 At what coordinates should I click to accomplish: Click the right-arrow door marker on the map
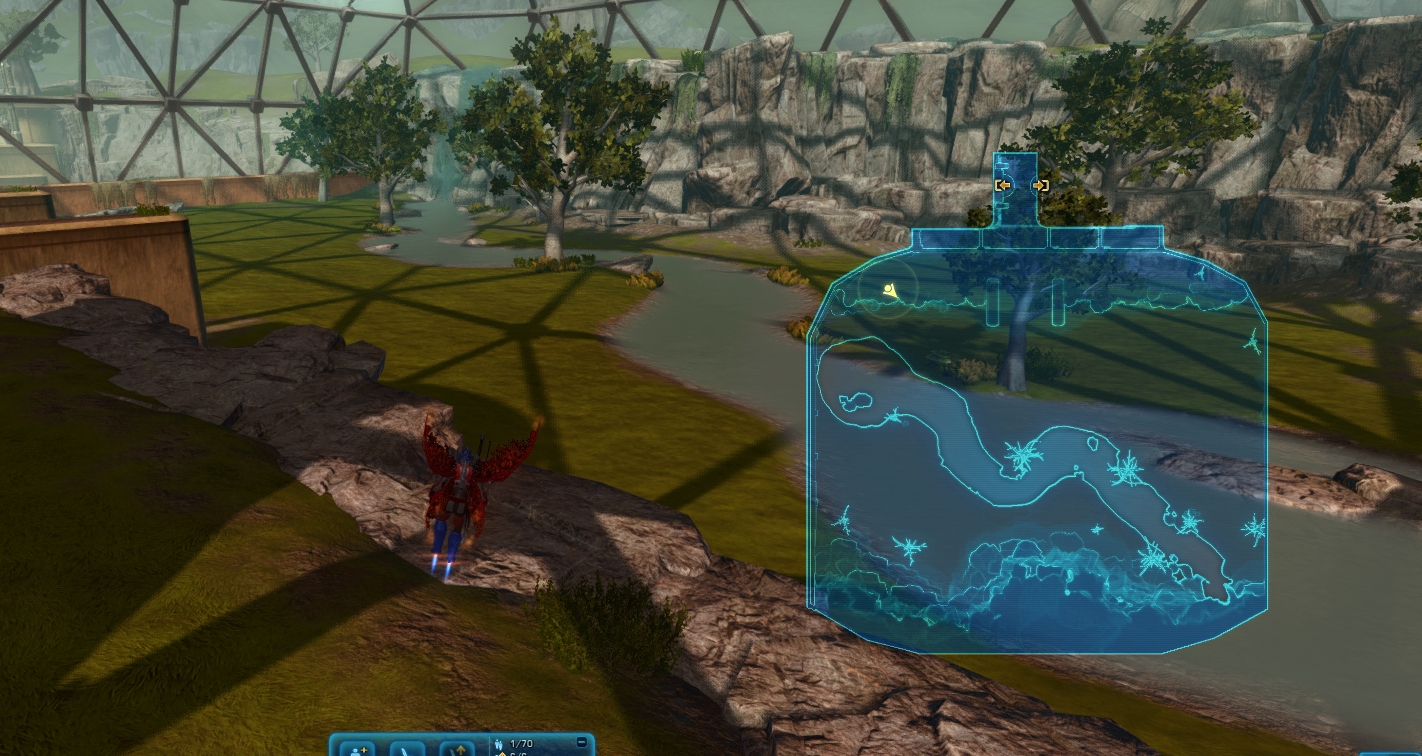click(1040, 185)
